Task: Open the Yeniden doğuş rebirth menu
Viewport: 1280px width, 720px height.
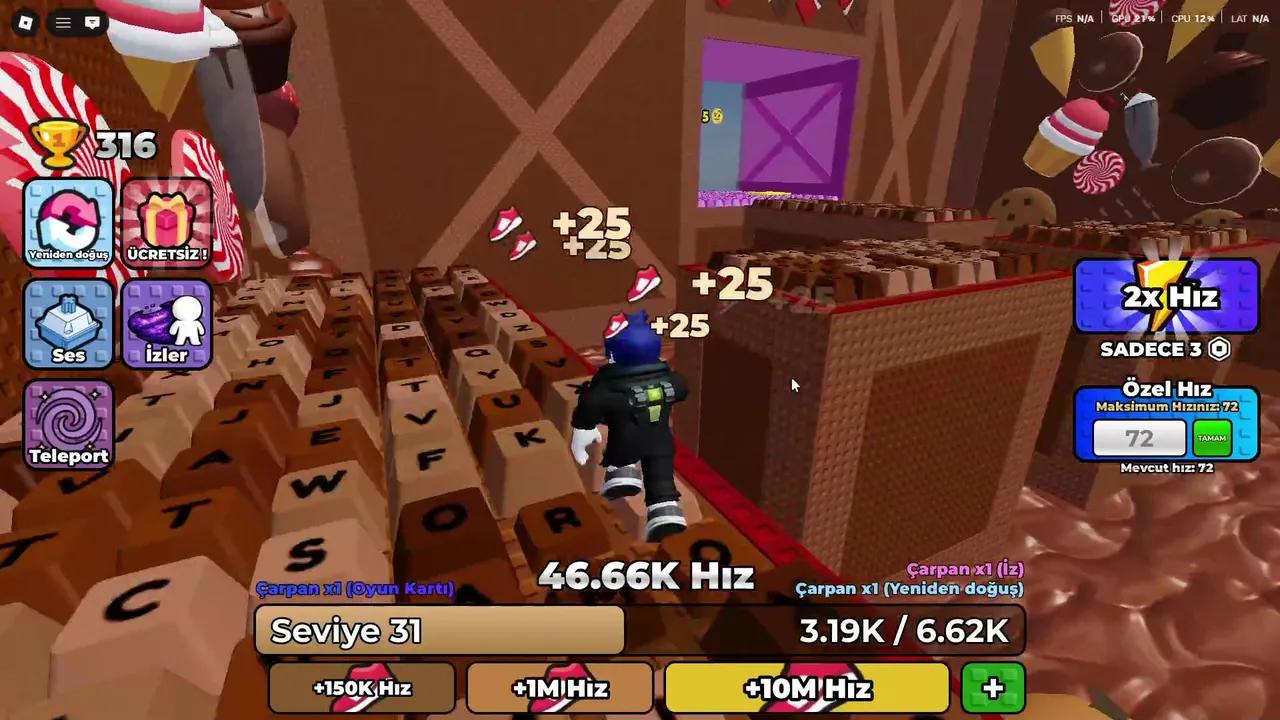Action: coord(67,222)
